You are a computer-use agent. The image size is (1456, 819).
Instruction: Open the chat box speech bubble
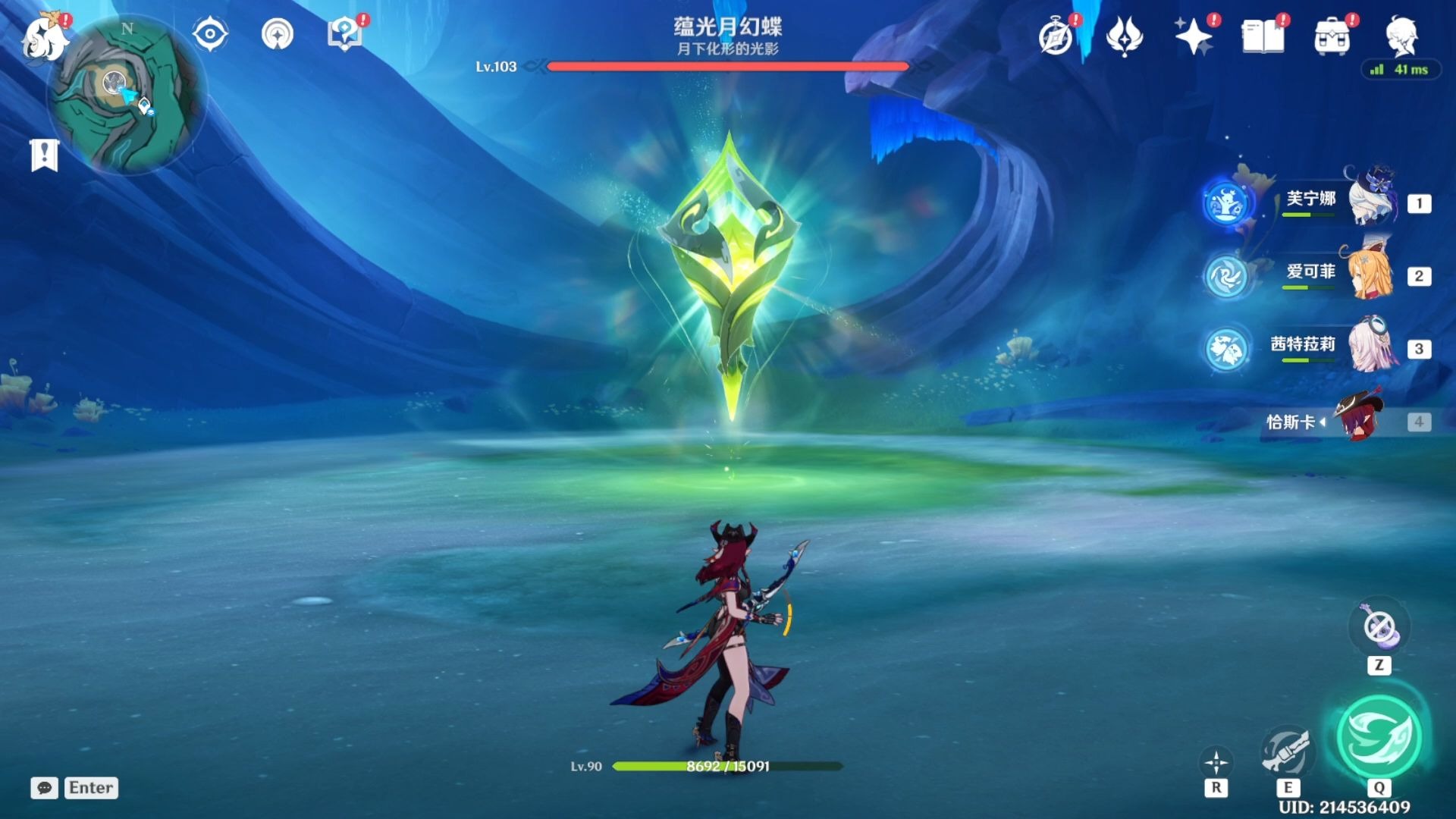click(44, 788)
